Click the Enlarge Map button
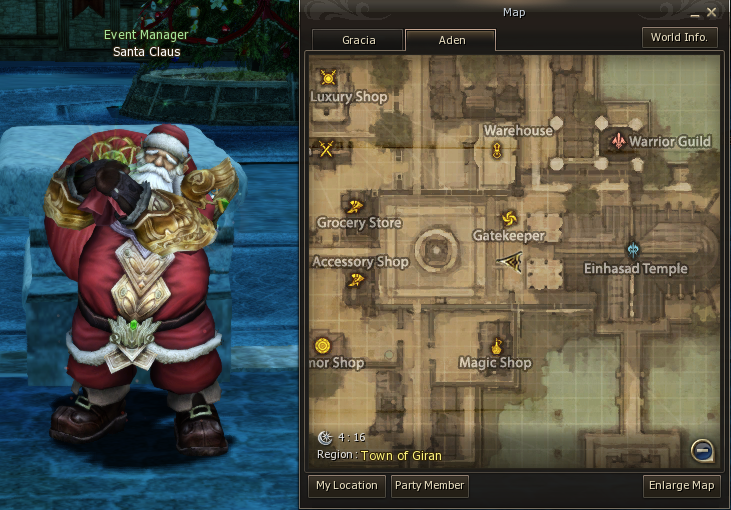The image size is (731, 510). click(x=682, y=486)
